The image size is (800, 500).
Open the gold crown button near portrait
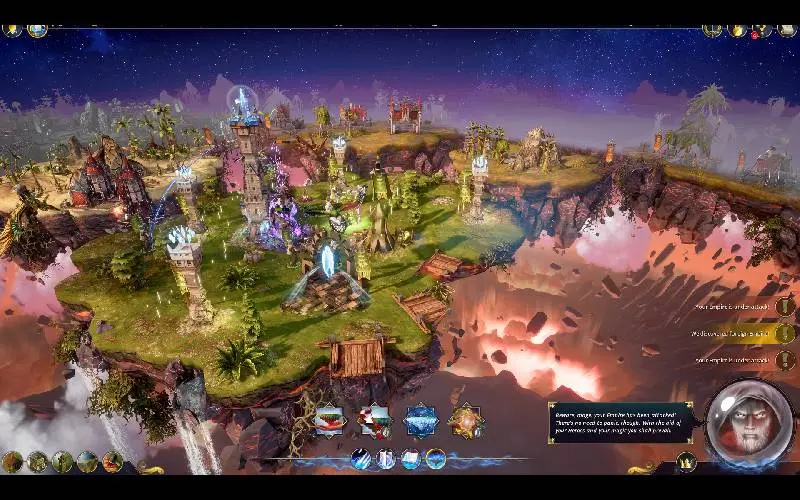686,461
